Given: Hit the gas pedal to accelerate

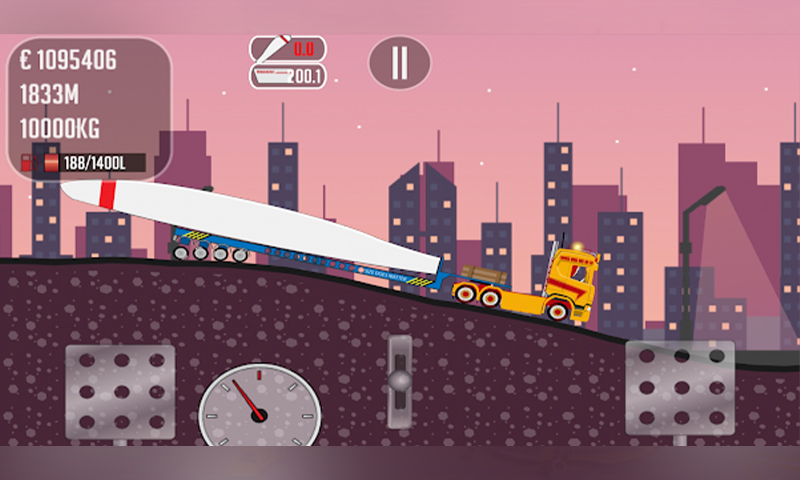Looking at the screenshot, I should click(x=680, y=387).
